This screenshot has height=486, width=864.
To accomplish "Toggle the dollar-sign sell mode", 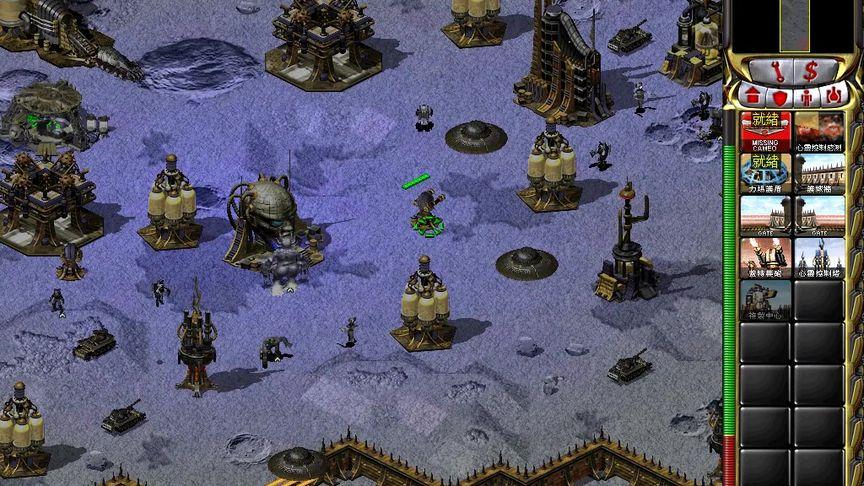I will point(809,70).
